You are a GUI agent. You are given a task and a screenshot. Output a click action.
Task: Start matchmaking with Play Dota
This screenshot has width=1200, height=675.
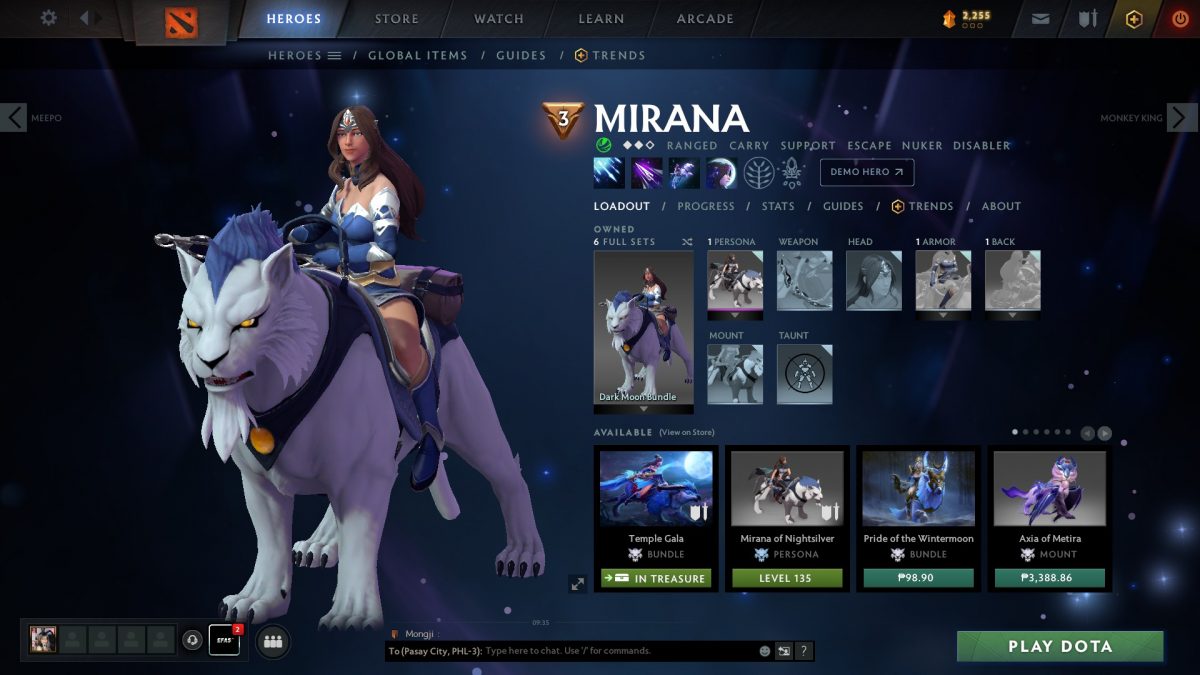1059,646
